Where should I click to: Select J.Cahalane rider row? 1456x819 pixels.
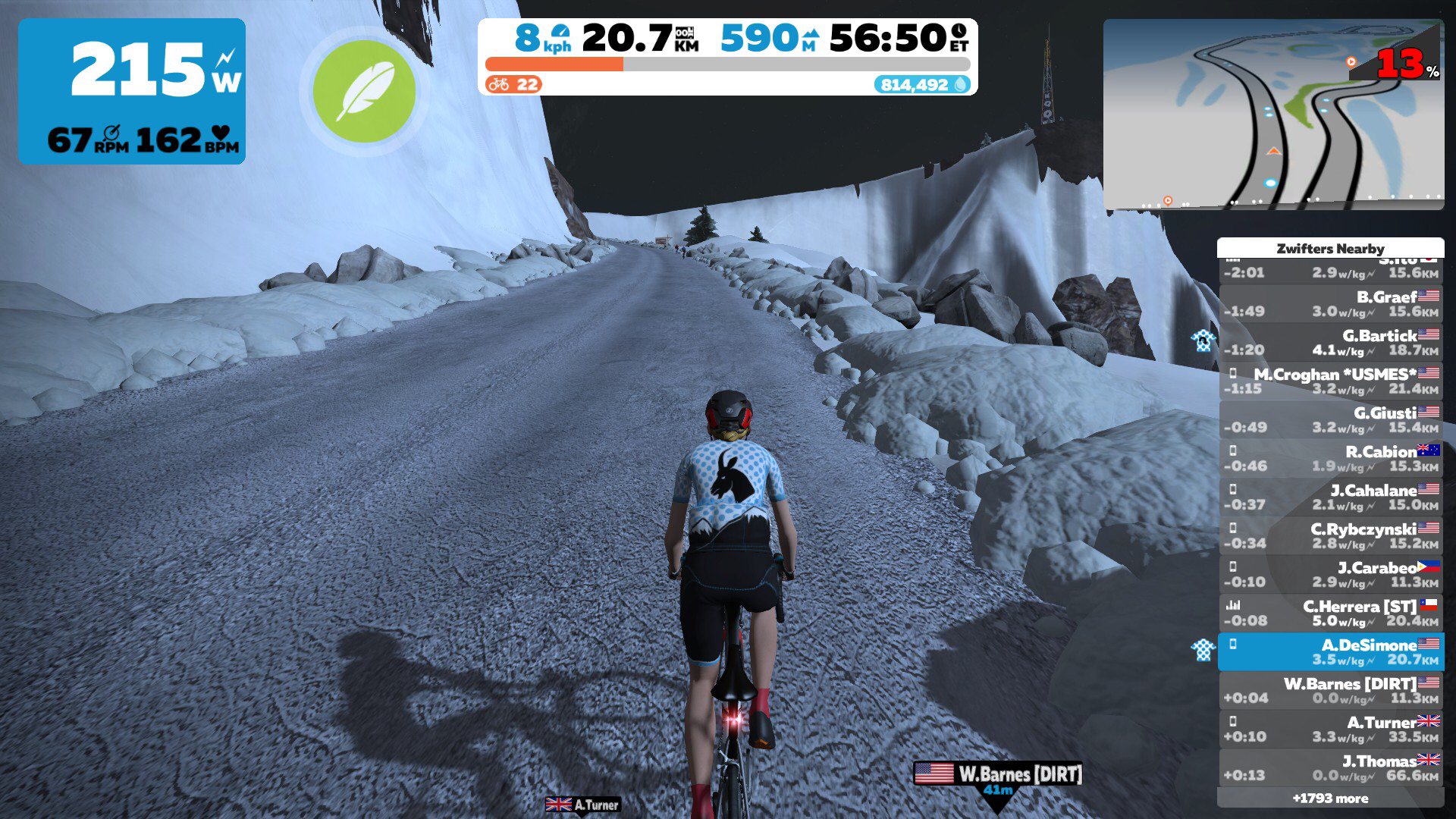point(1331,497)
